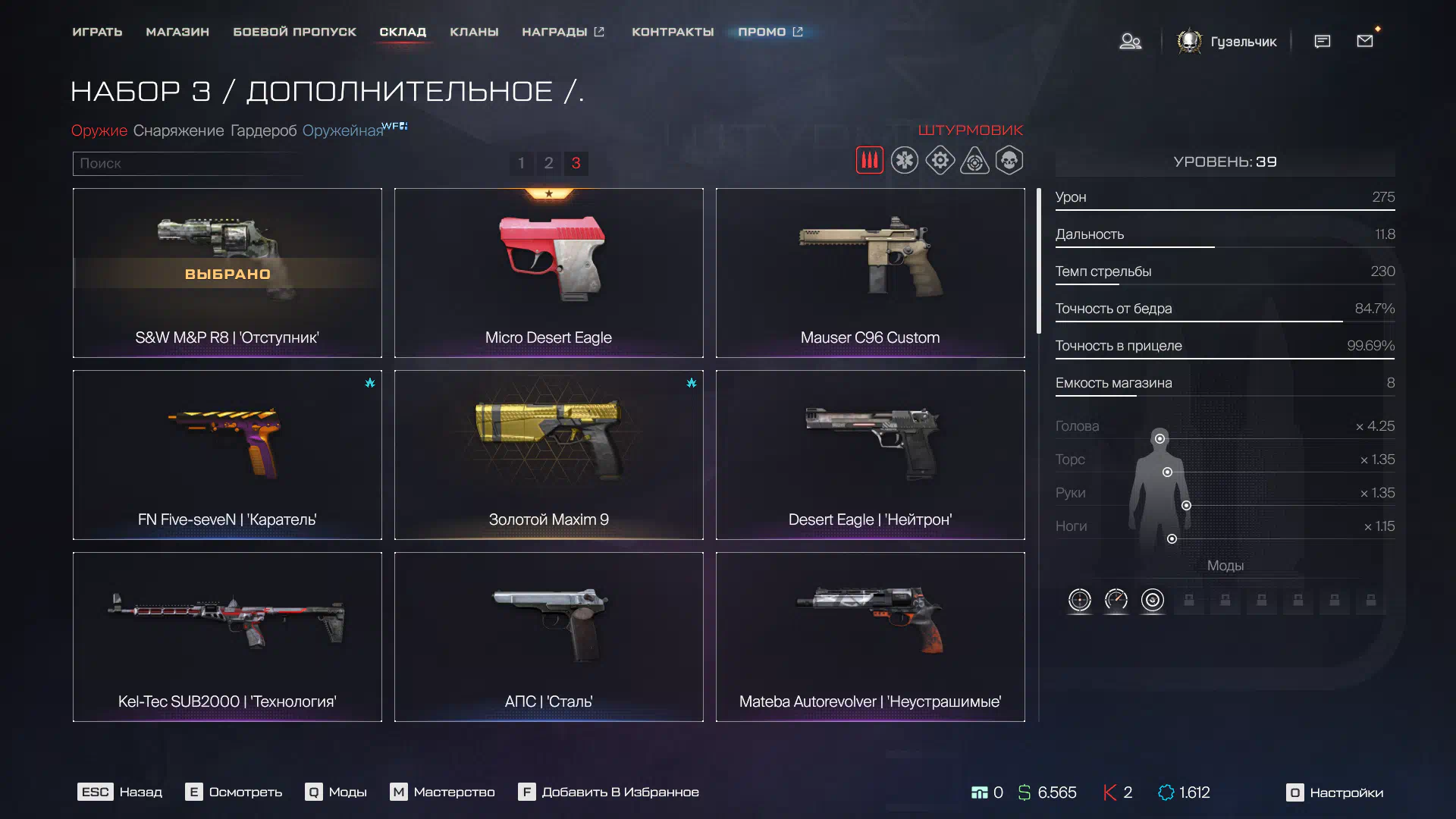Image resolution: width=1456 pixels, height=819 pixels.
Task: Click the Поиск search field
Action: [190, 163]
